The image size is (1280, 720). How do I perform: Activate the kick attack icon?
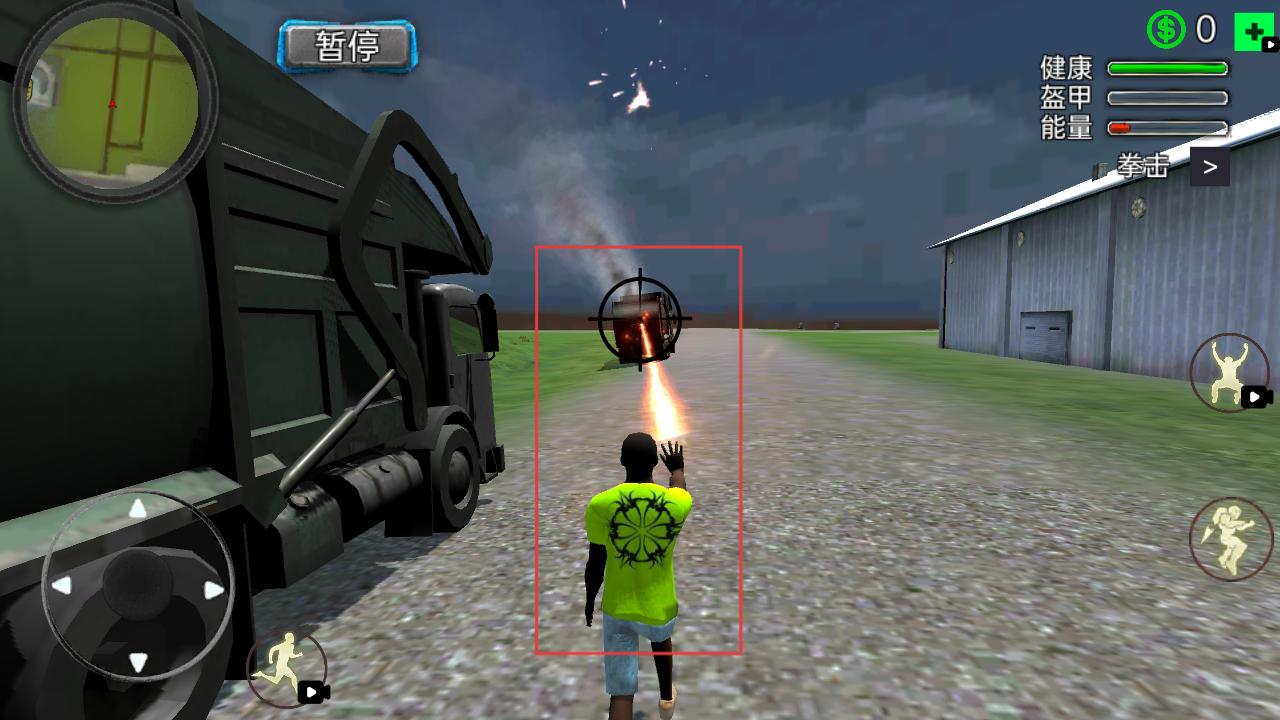pyautogui.click(x=1230, y=538)
